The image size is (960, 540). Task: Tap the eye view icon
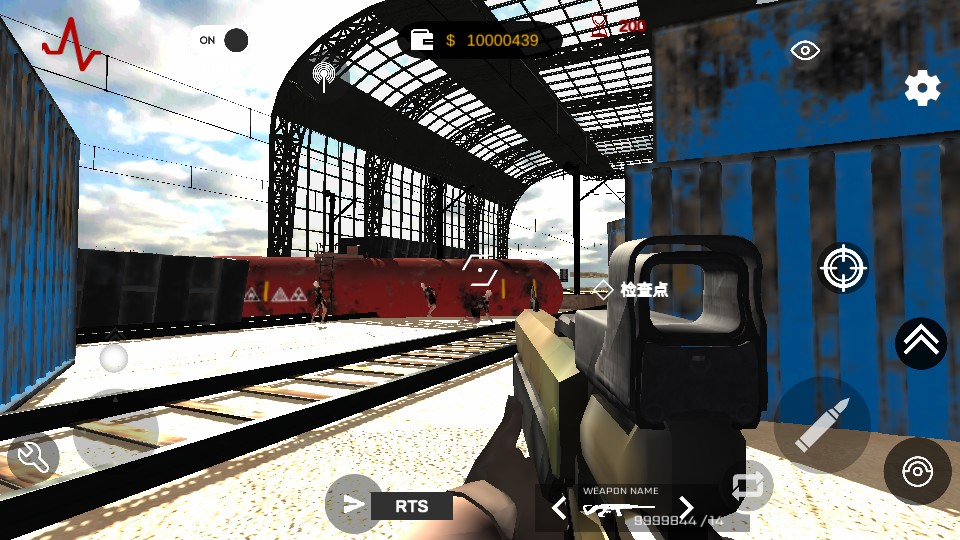805,51
